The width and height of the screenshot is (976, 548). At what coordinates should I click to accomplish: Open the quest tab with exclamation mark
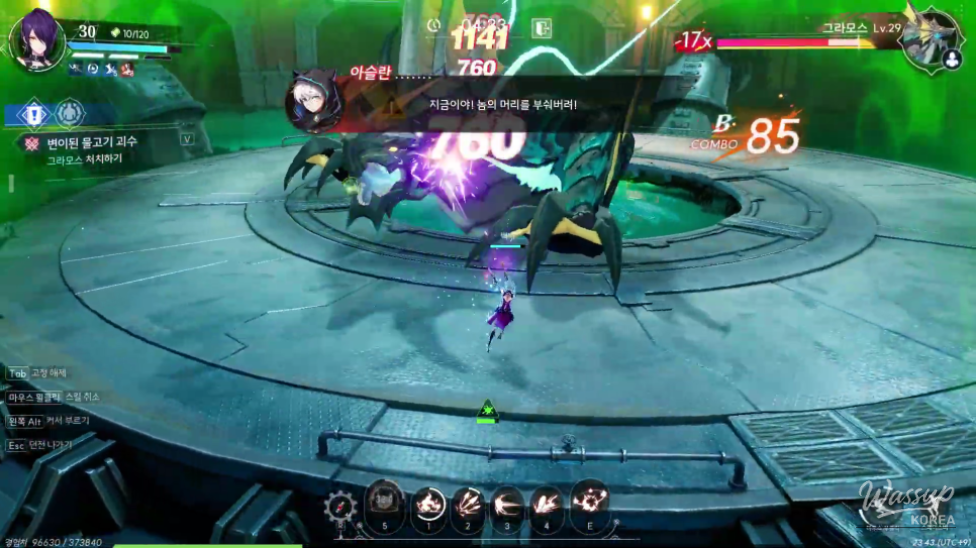[33, 113]
